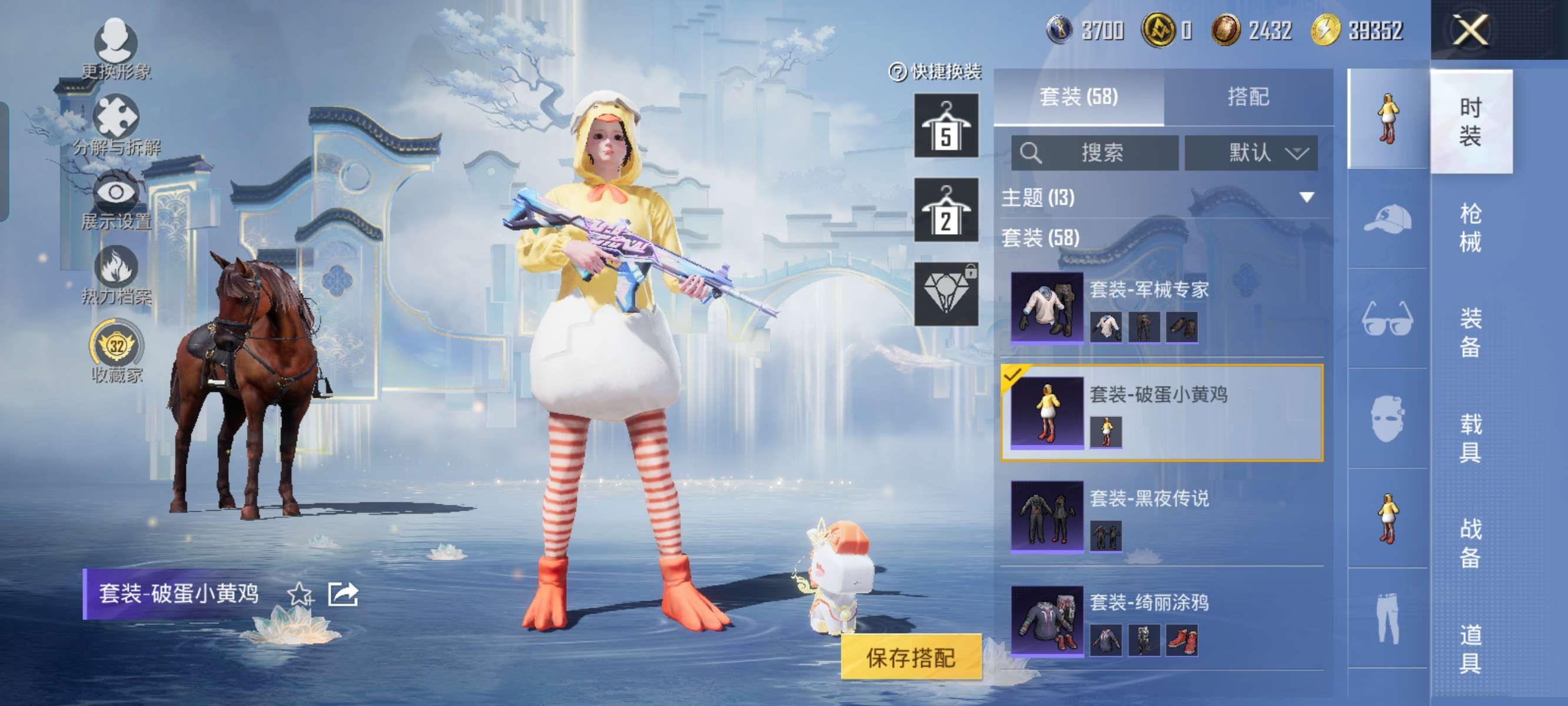
Task: Select the 套装-军械专家 outfit
Action: tap(1161, 307)
